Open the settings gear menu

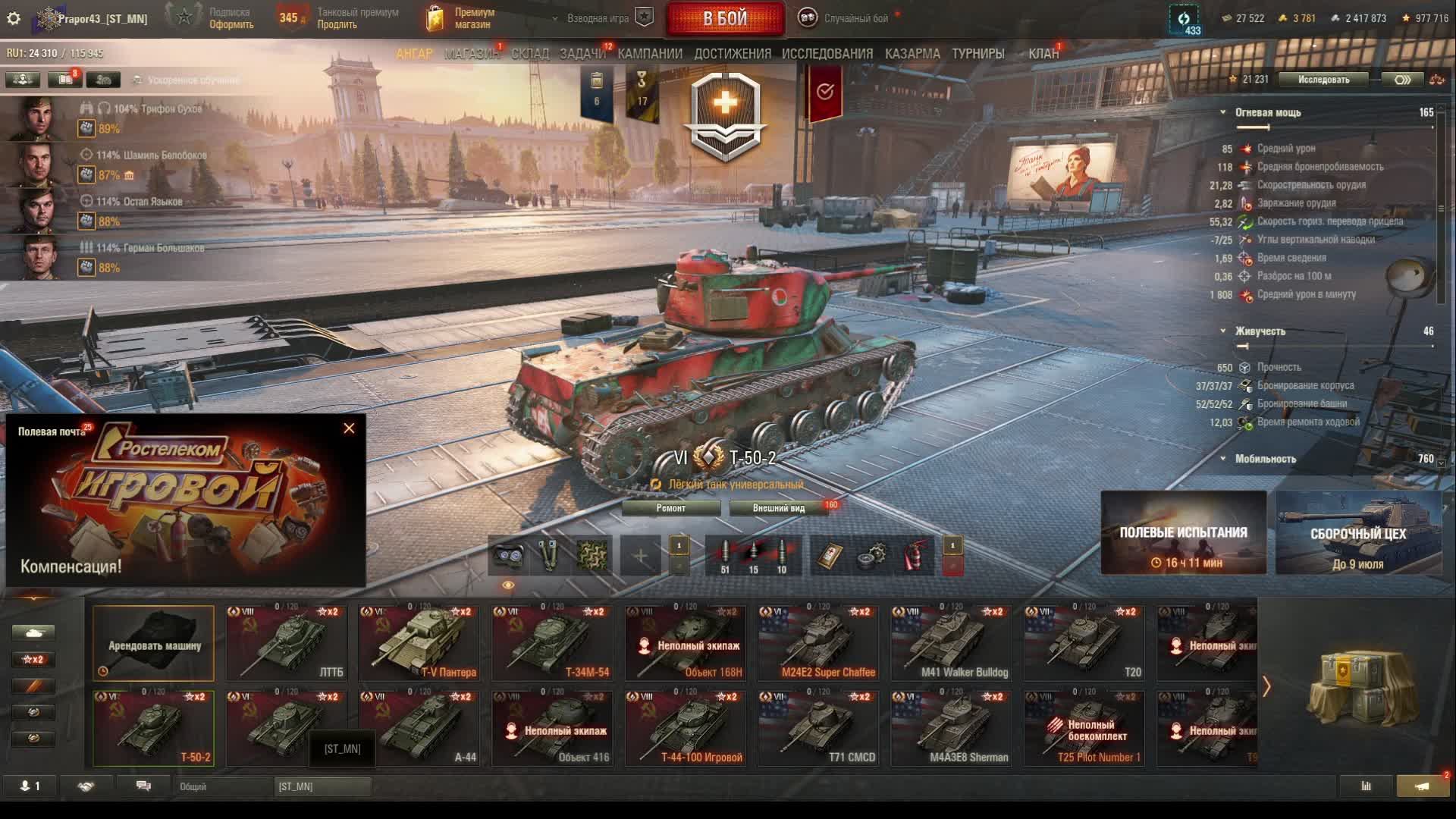(x=14, y=18)
